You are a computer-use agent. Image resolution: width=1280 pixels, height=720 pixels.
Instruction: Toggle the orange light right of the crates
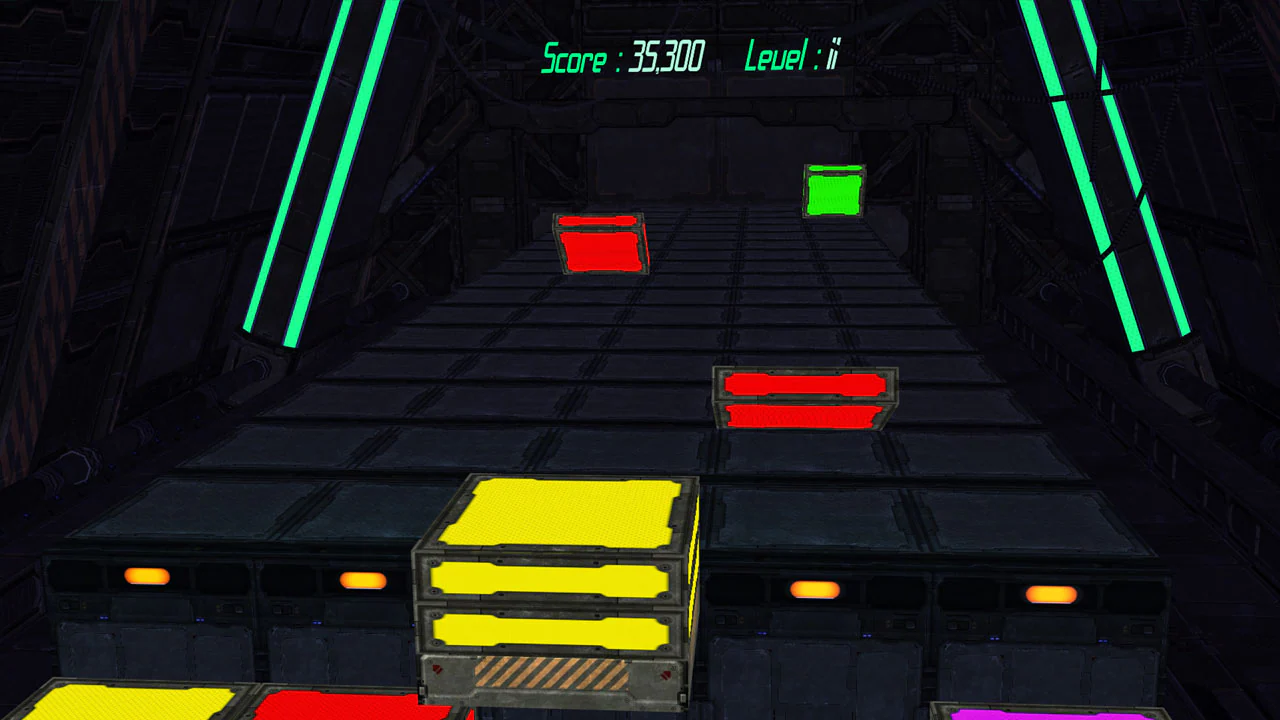click(x=814, y=590)
